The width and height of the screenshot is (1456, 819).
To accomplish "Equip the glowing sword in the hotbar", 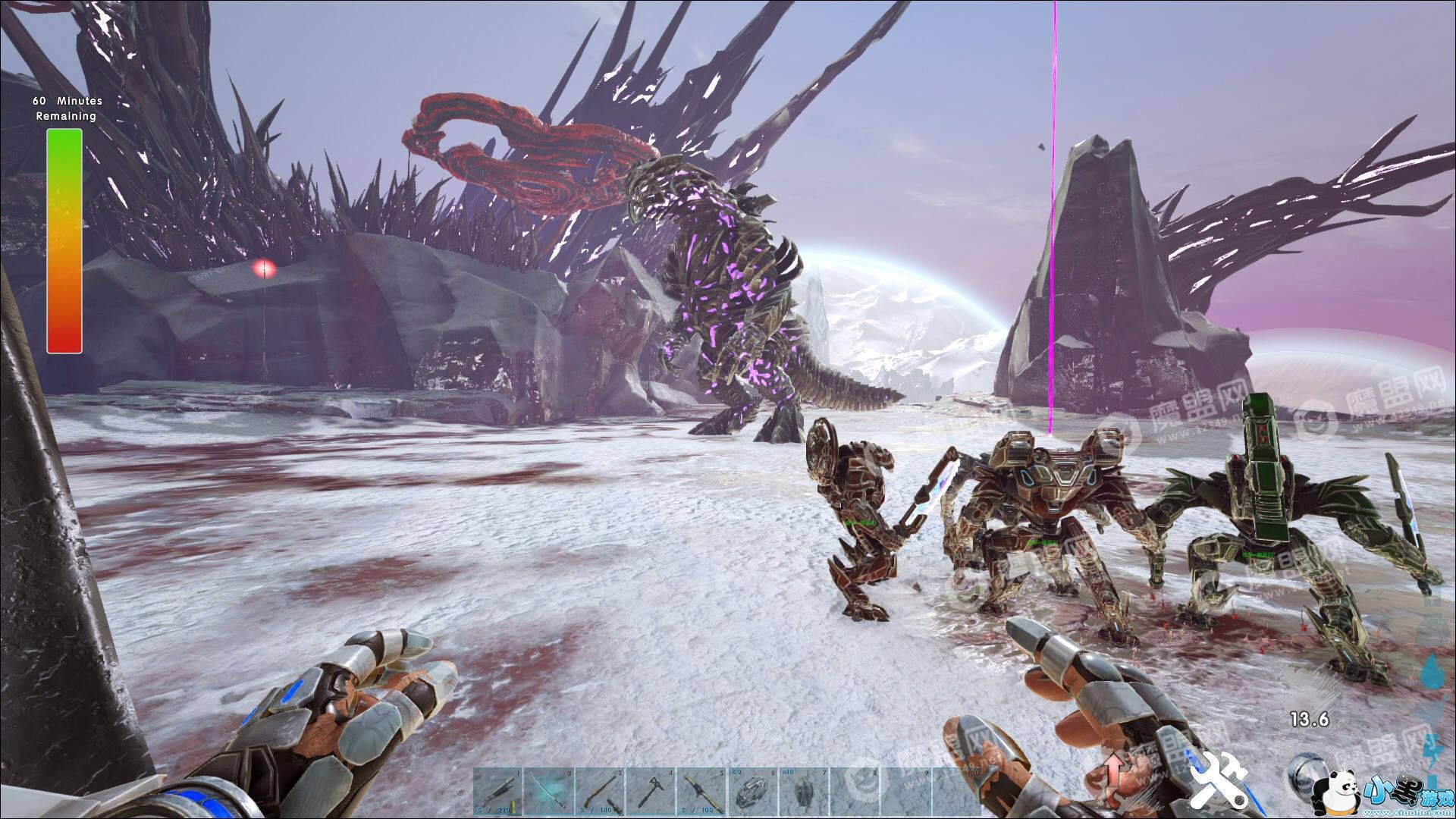I will coord(549,792).
